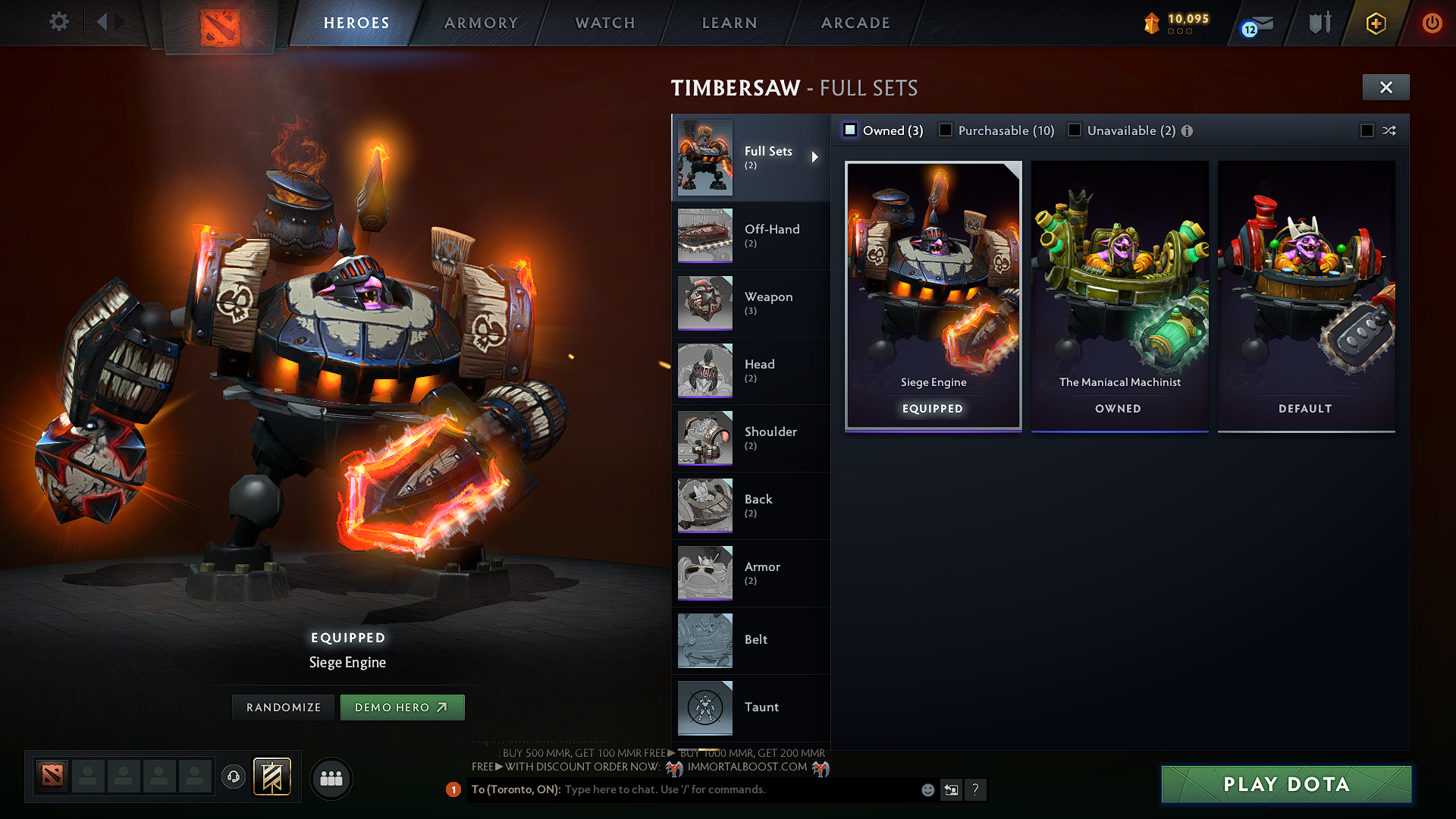
Task: Open the WATCH menu
Action: click(603, 23)
